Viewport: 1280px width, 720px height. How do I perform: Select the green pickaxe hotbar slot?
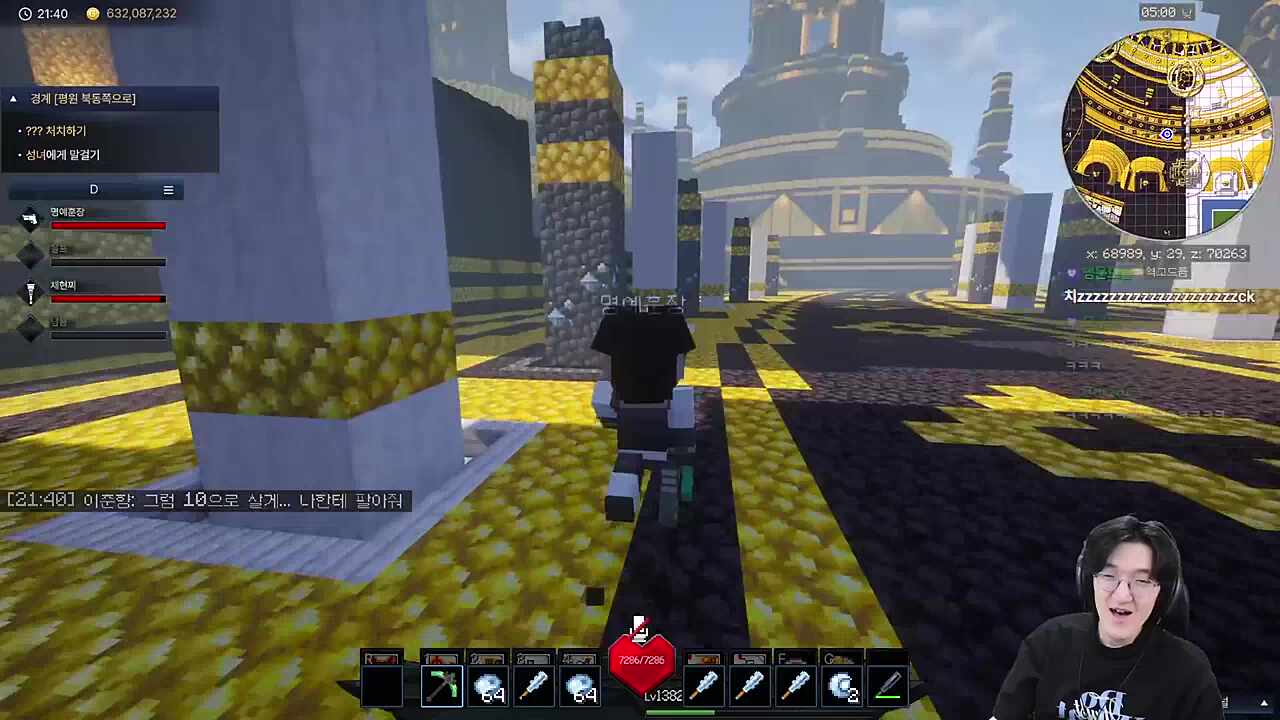point(442,686)
